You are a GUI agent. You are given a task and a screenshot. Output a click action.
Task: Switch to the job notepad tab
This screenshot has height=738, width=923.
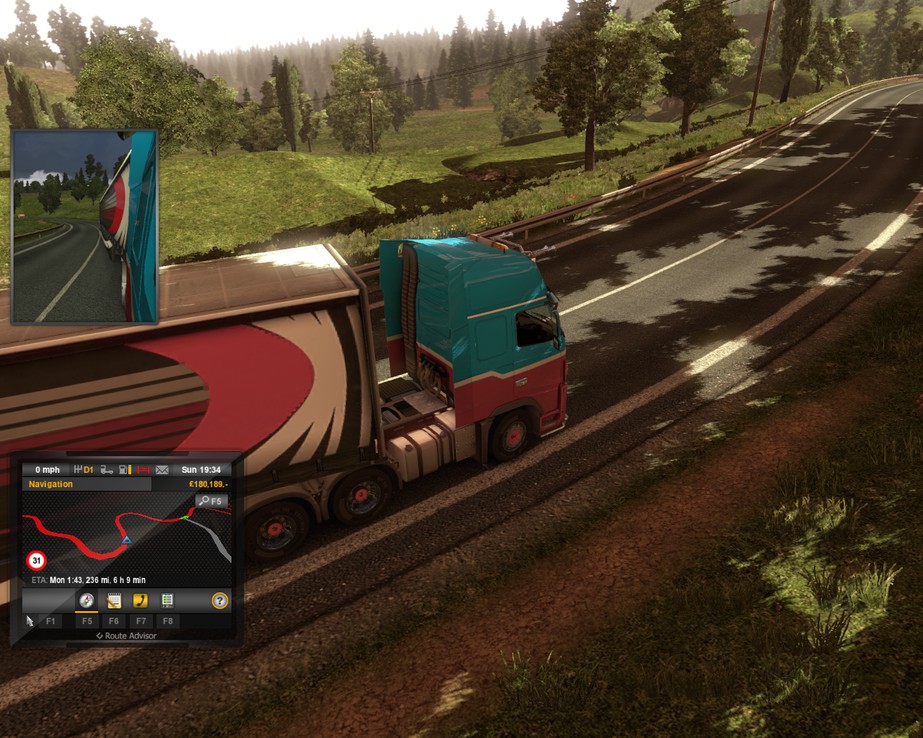pos(114,600)
